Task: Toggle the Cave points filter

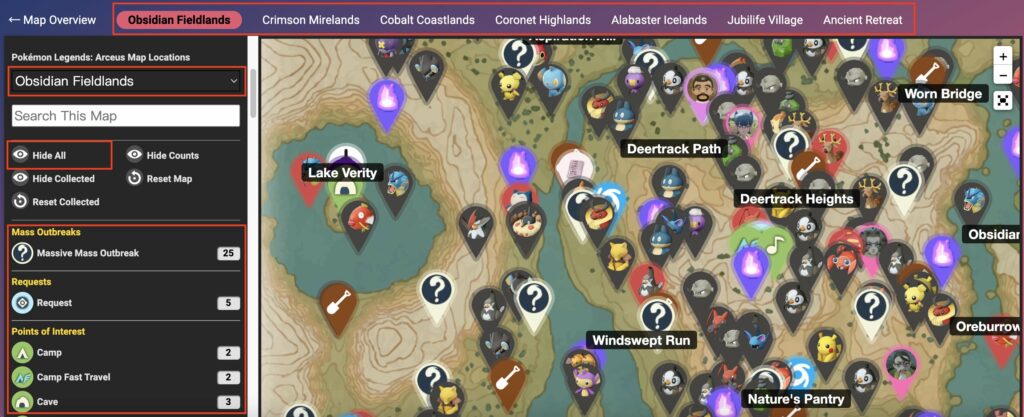Action: (49, 401)
